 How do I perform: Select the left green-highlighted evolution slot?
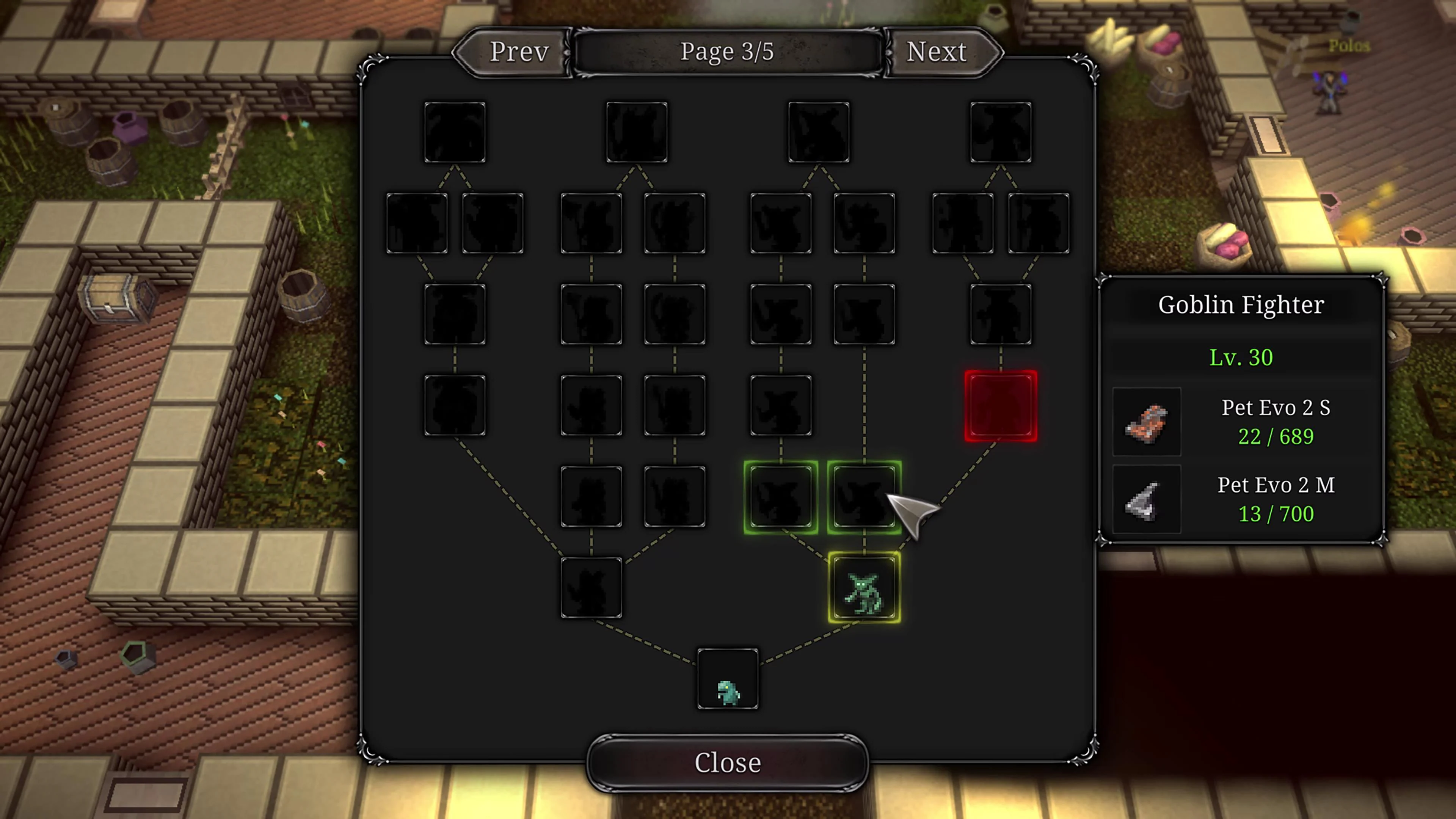(x=781, y=496)
